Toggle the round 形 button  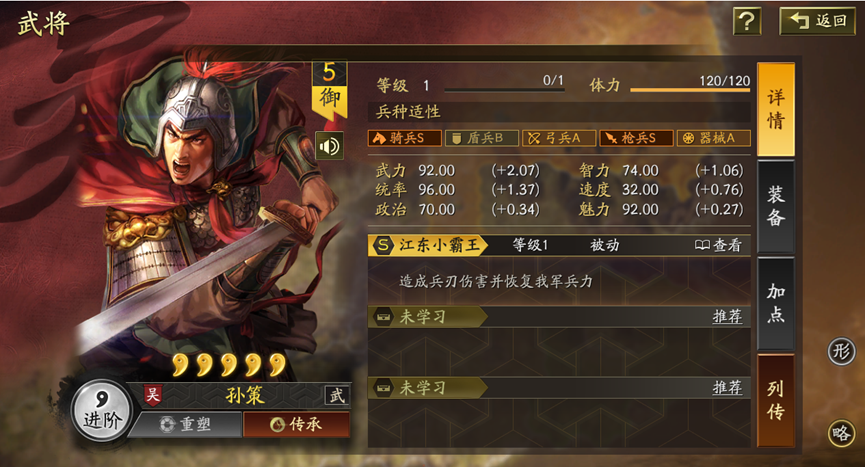[841, 351]
